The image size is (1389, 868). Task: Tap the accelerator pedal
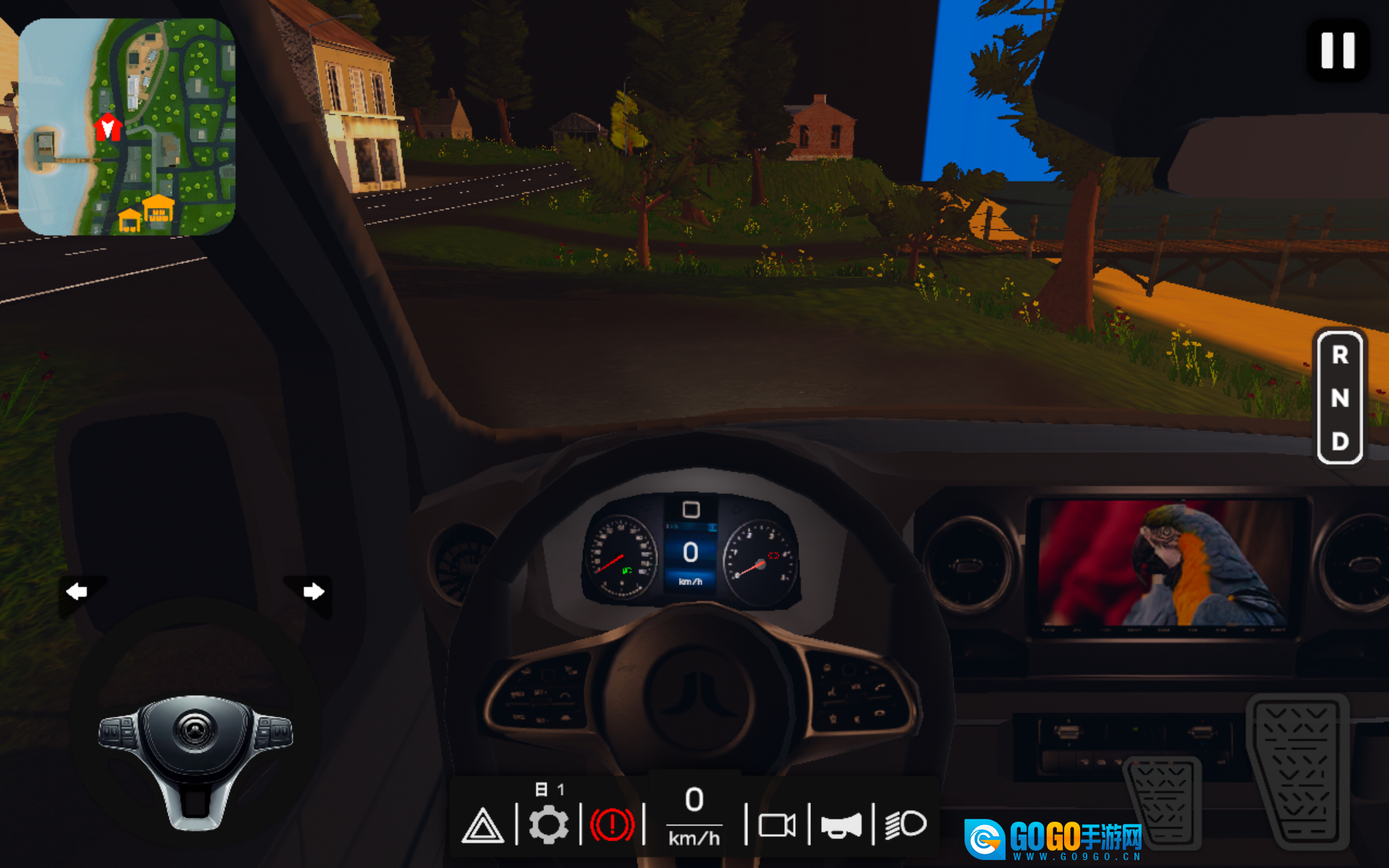tap(1299, 770)
